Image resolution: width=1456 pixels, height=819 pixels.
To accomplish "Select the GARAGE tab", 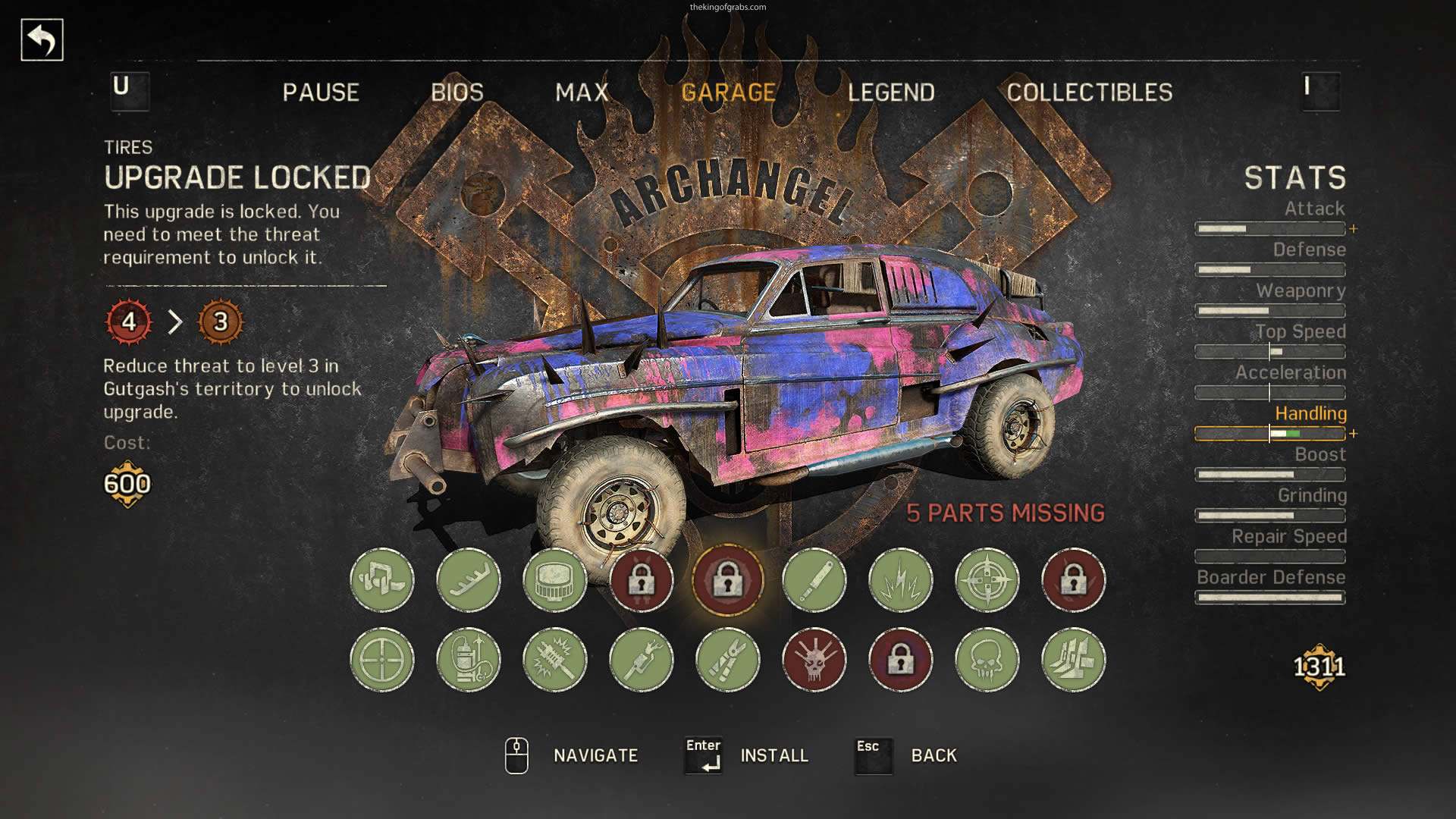I will [728, 93].
